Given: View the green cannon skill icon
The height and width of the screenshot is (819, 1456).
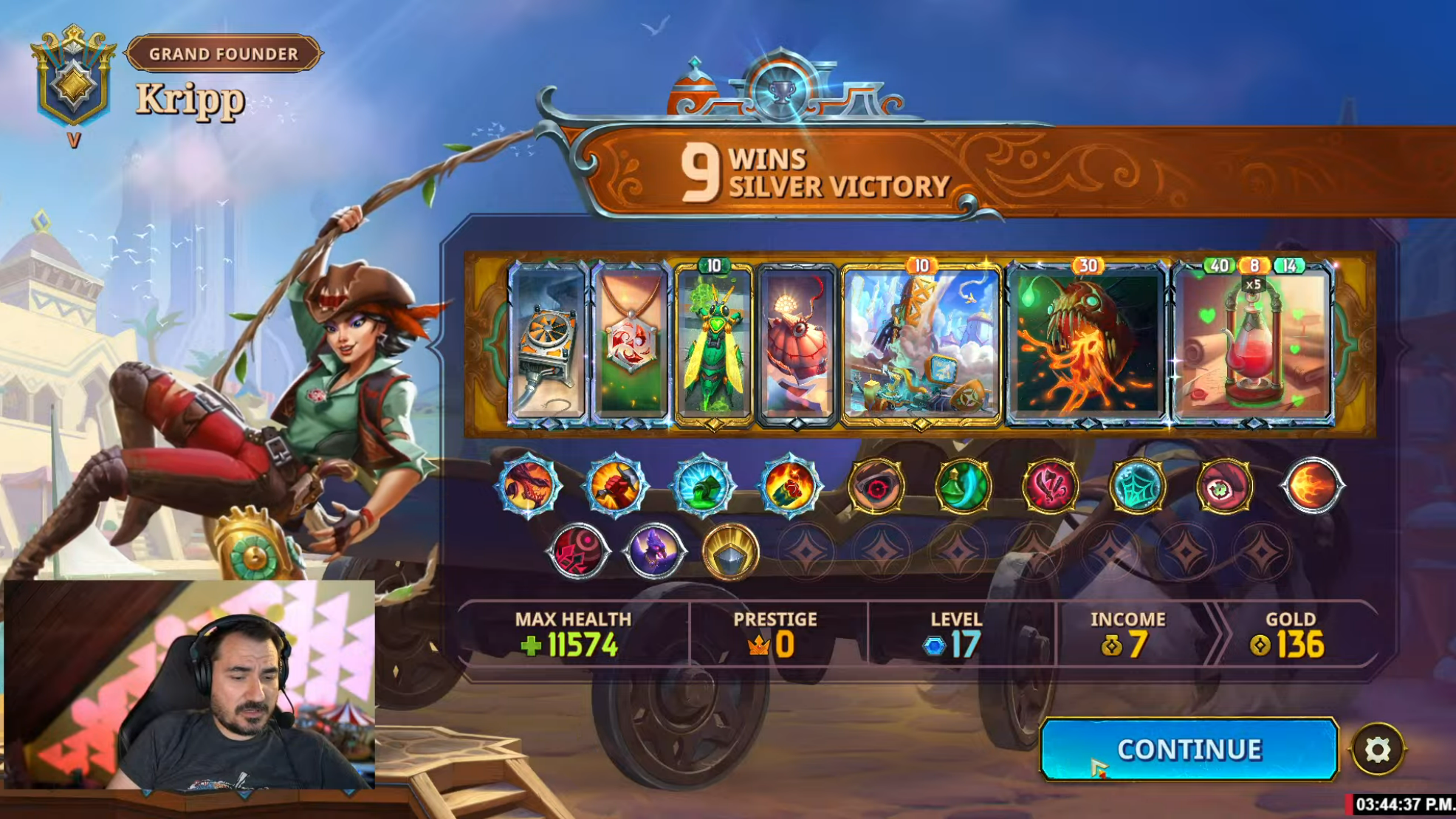Looking at the screenshot, I should coord(702,486).
